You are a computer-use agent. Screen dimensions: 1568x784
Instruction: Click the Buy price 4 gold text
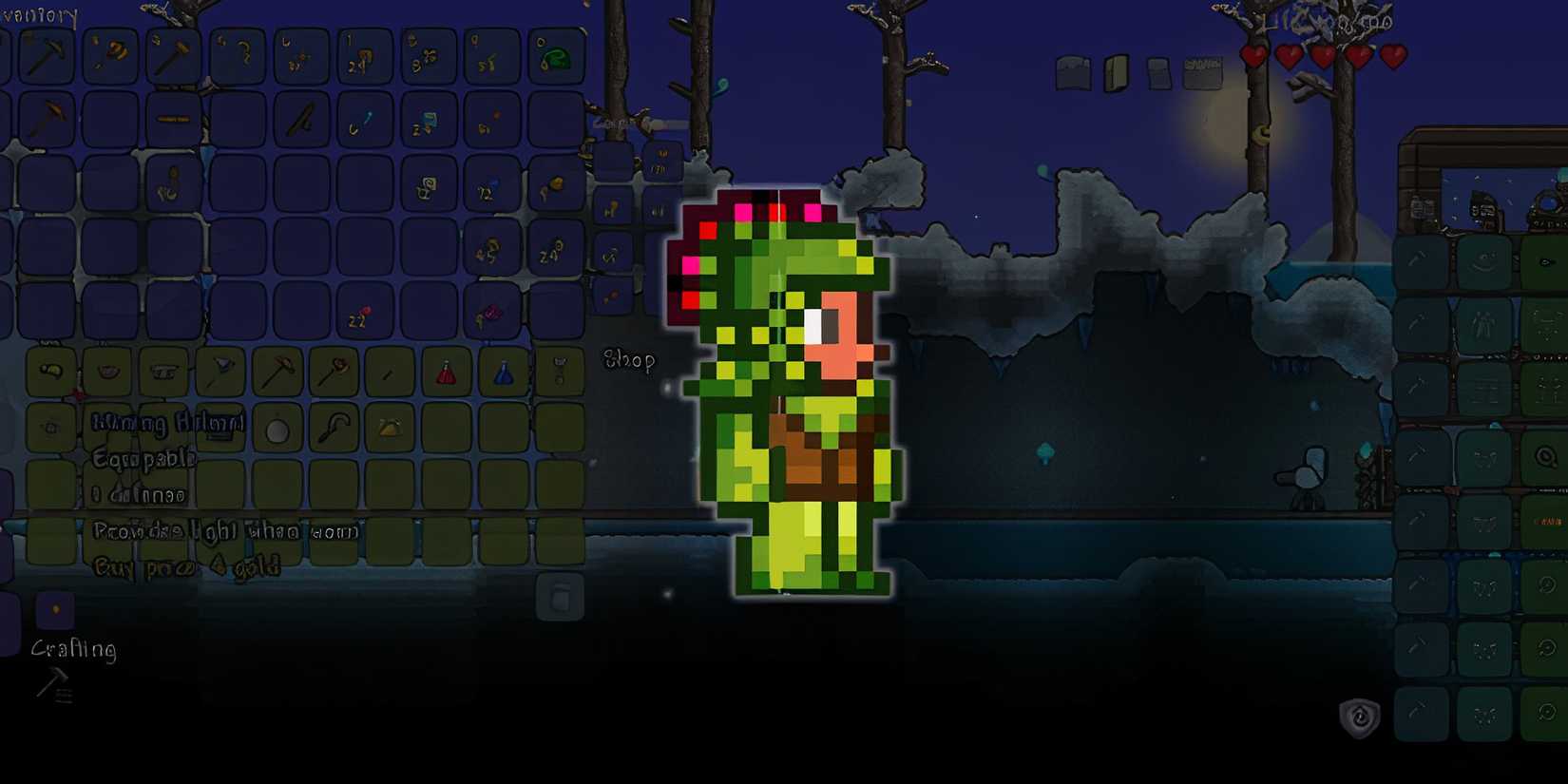(185, 564)
